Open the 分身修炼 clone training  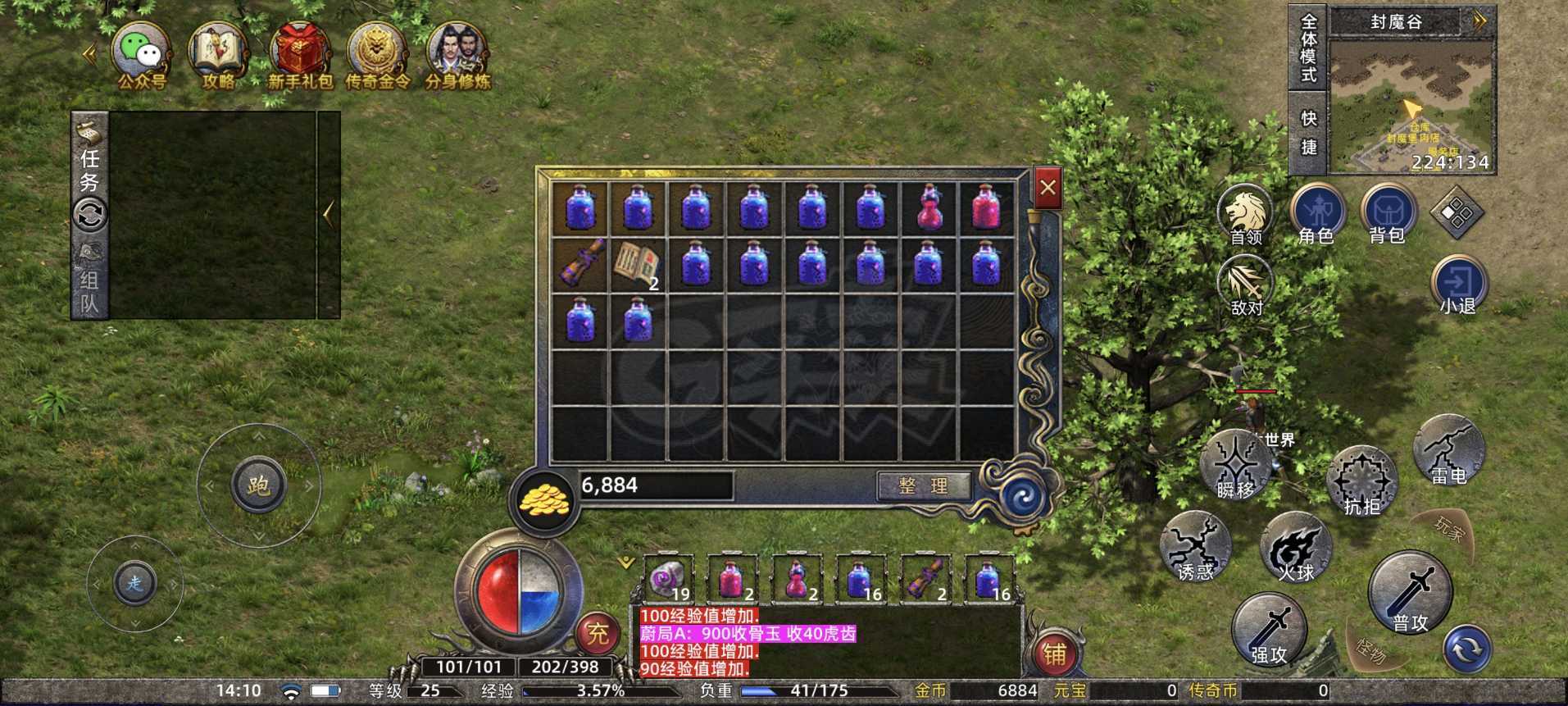pyautogui.click(x=457, y=54)
